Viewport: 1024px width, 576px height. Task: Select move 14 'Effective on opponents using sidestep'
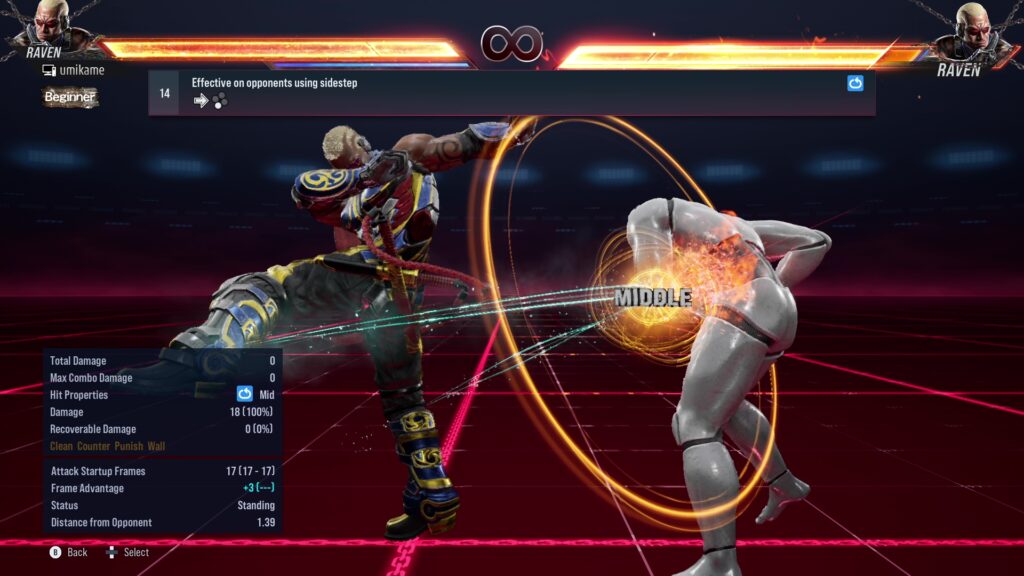511,92
